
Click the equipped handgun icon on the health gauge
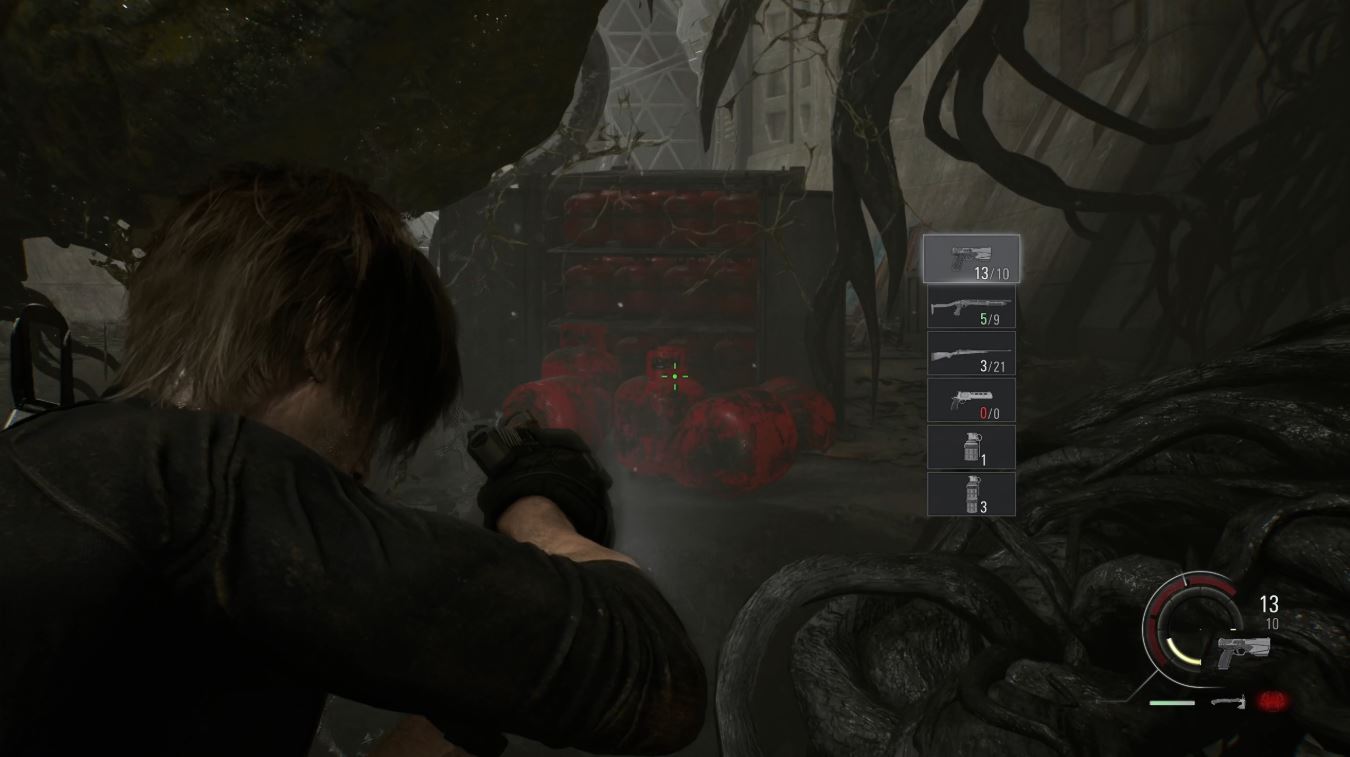[x=1243, y=650]
